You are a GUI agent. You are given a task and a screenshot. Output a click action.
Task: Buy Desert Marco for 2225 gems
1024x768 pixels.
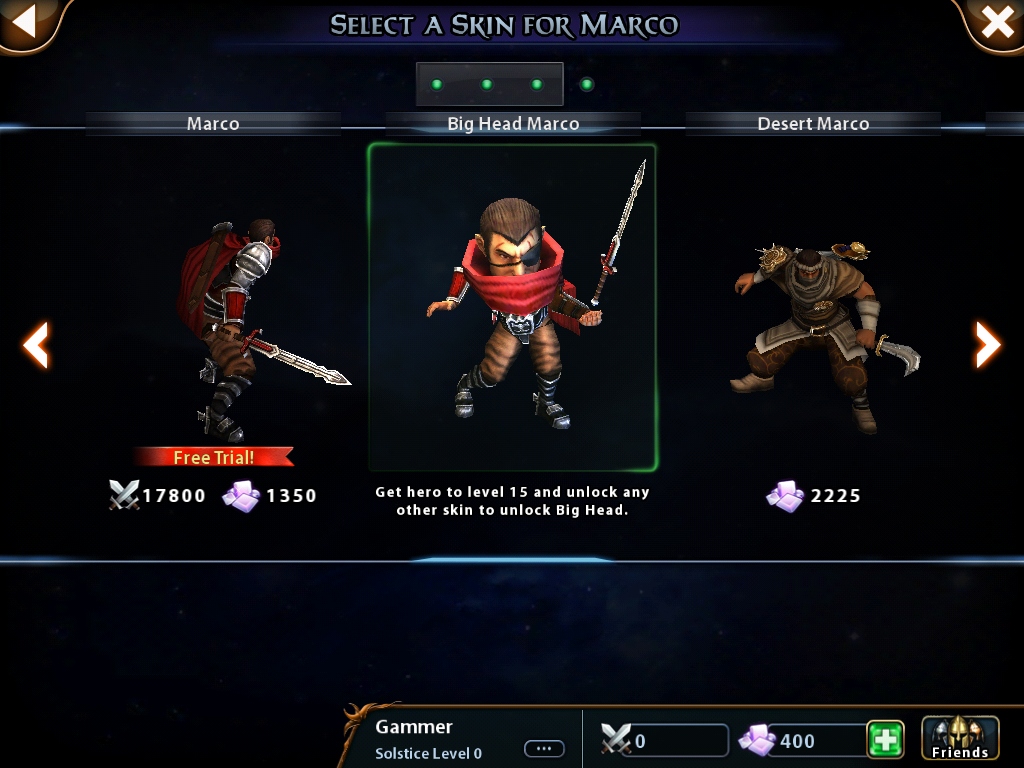tap(814, 496)
